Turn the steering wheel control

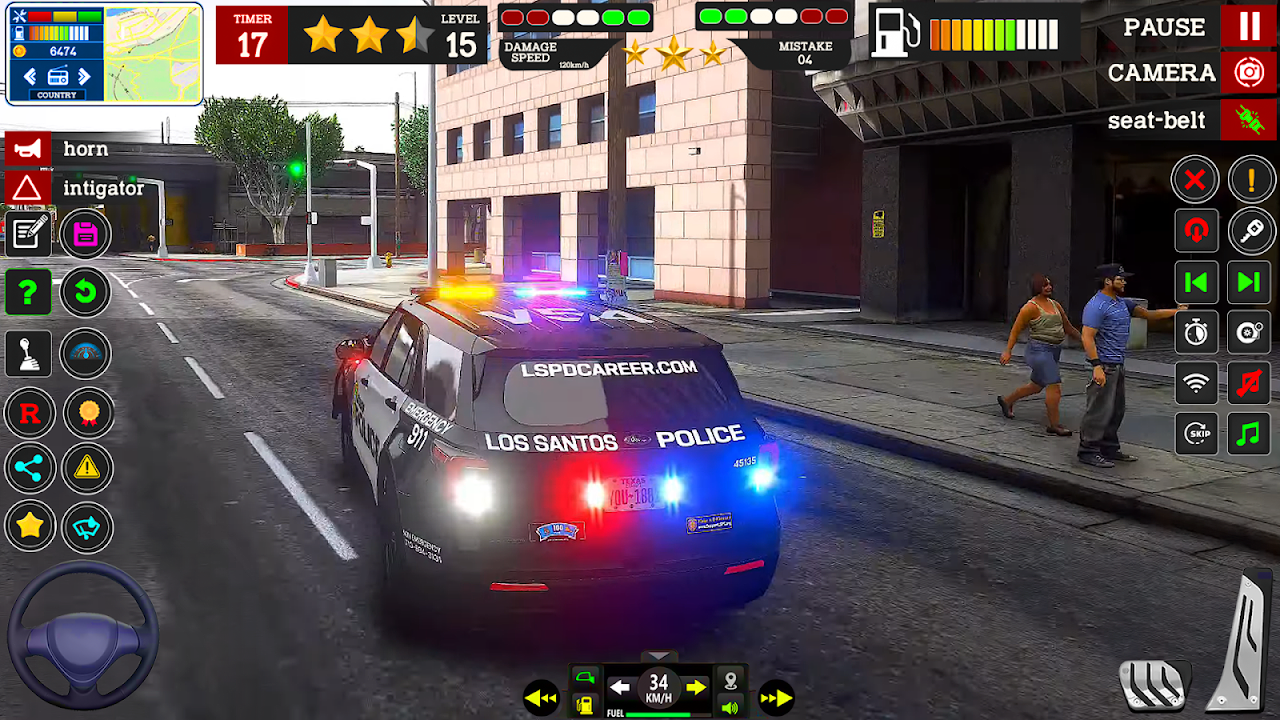click(83, 637)
